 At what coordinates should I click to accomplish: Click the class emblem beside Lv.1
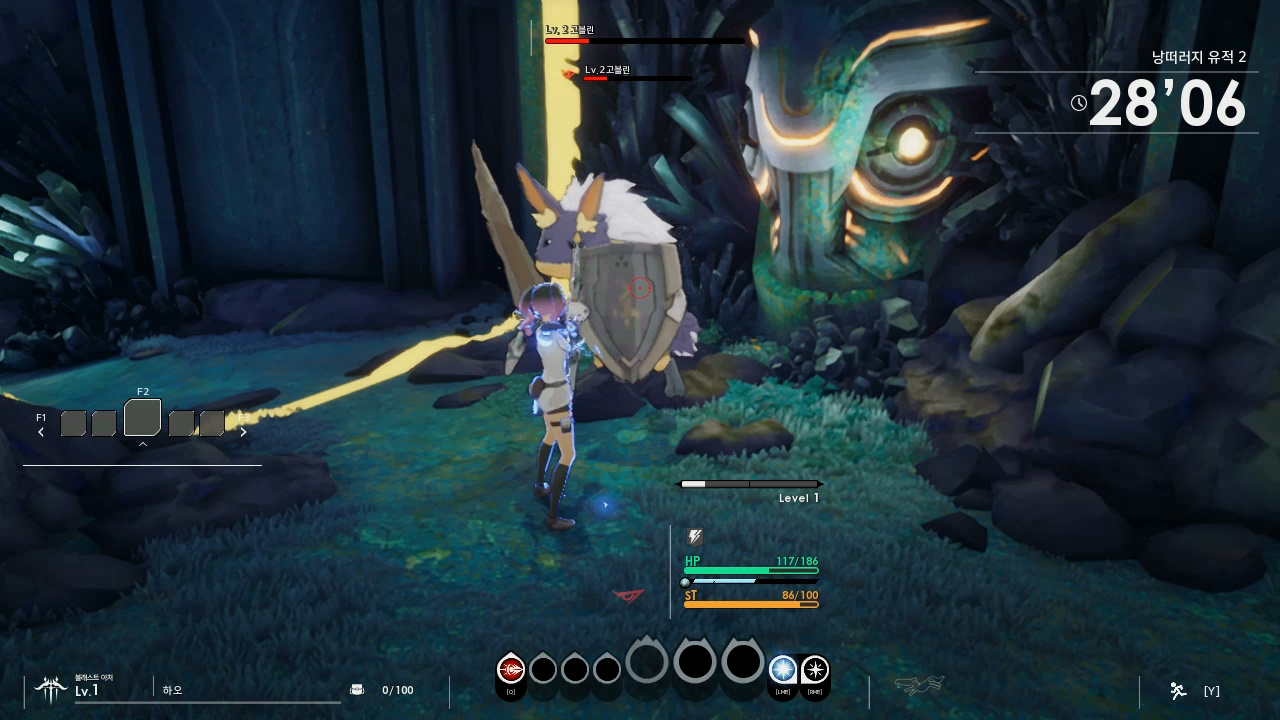(x=50, y=687)
